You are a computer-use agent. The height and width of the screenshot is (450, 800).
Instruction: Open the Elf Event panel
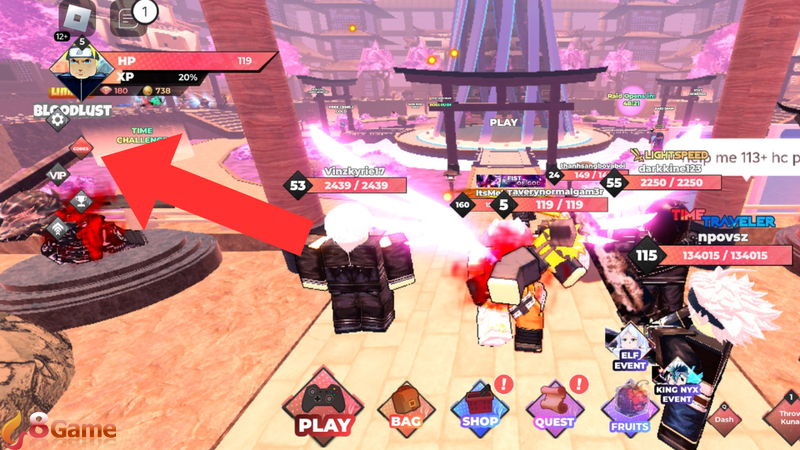coord(630,346)
